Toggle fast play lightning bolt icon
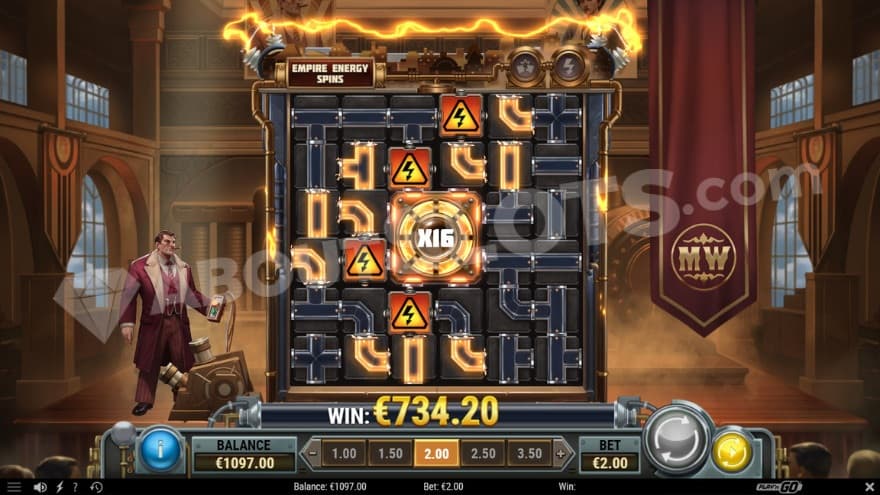Screen dimensions: 880x495 [57, 487]
